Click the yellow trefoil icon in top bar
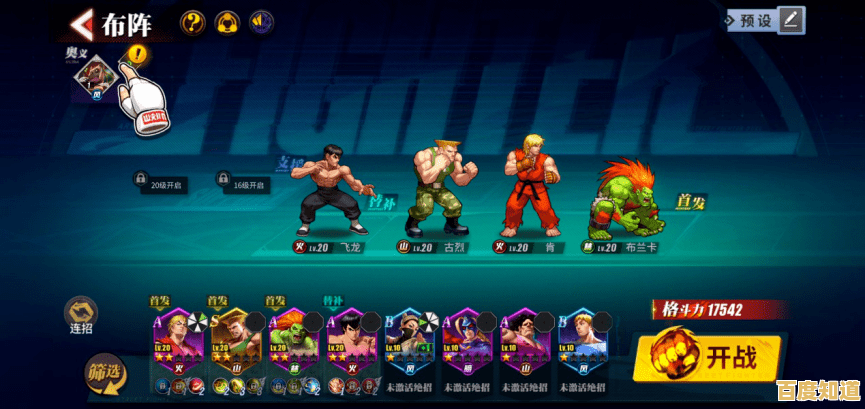Viewport: 865px width, 409px height. click(227, 22)
